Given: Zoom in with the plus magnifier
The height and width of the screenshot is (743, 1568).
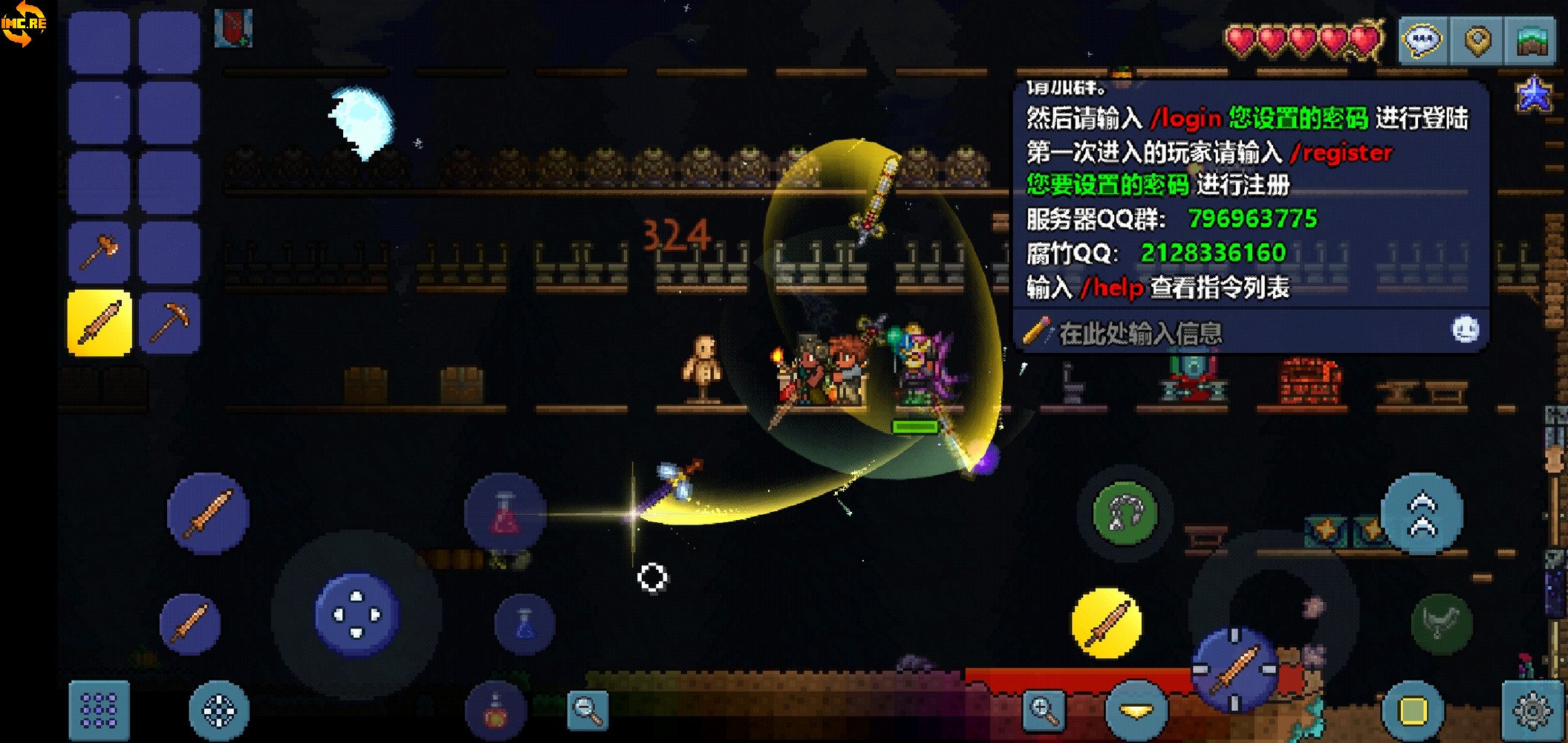Looking at the screenshot, I should pos(1043,710).
